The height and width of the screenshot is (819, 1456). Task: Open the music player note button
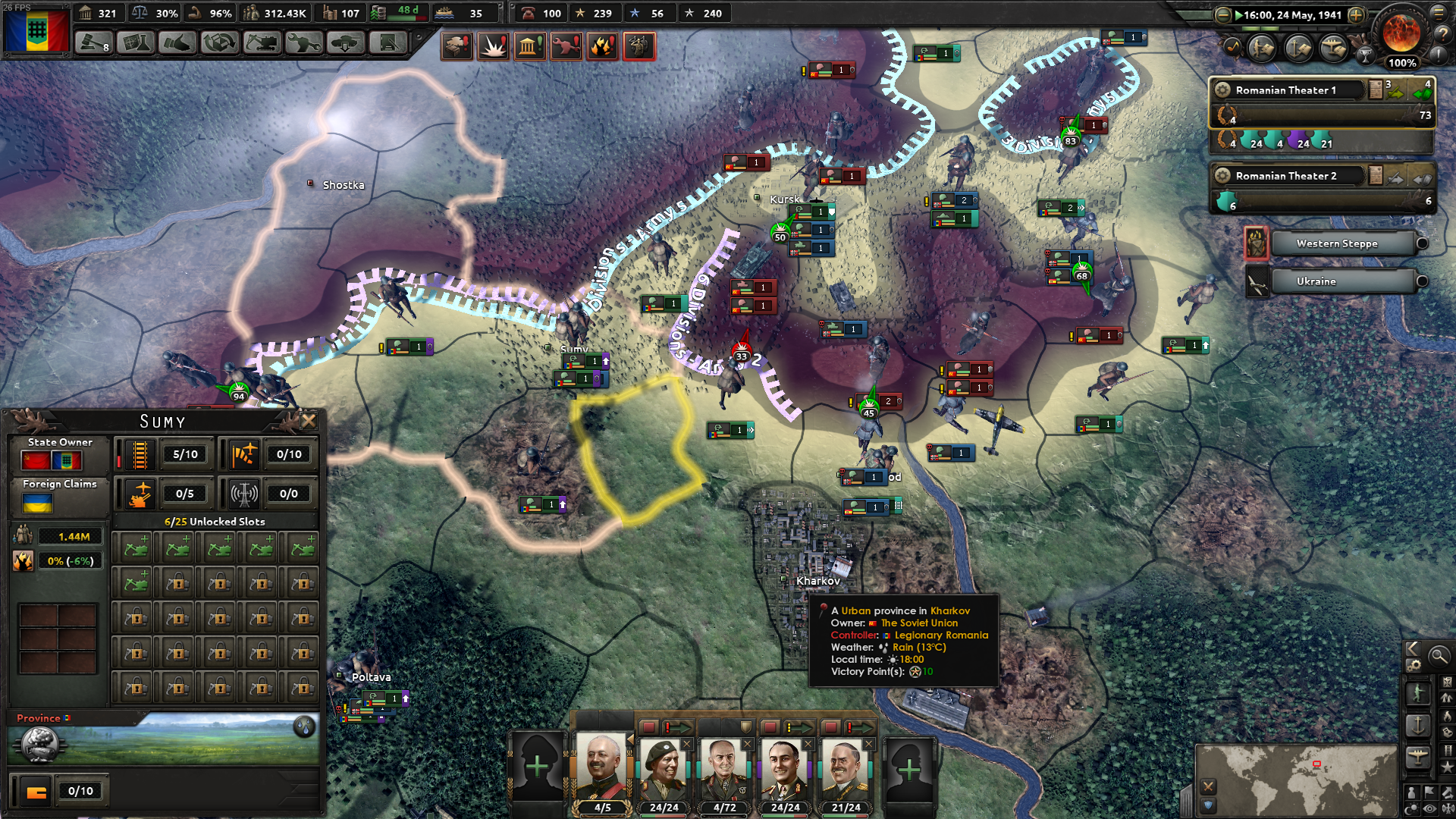(x=1233, y=48)
